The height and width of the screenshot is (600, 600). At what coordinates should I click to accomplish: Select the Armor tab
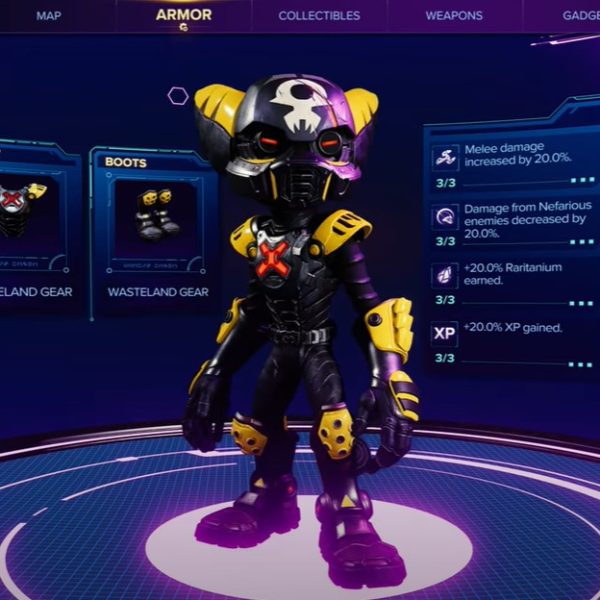pos(183,16)
